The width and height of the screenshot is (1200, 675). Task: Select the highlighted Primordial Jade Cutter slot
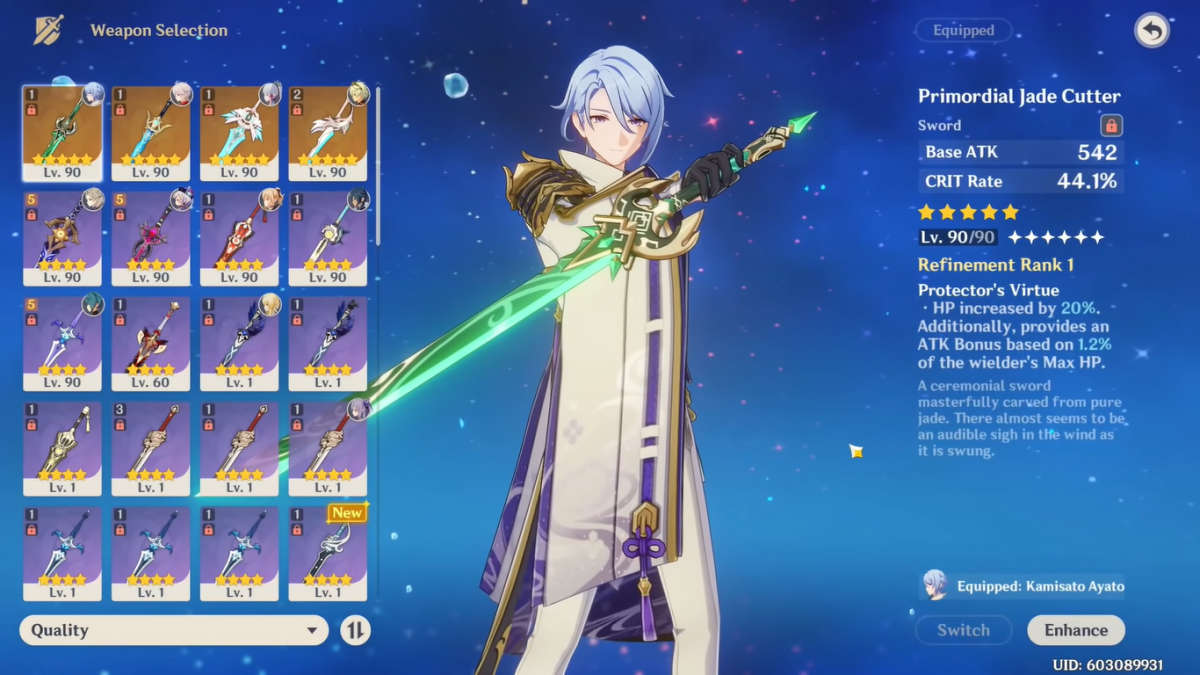click(x=62, y=132)
